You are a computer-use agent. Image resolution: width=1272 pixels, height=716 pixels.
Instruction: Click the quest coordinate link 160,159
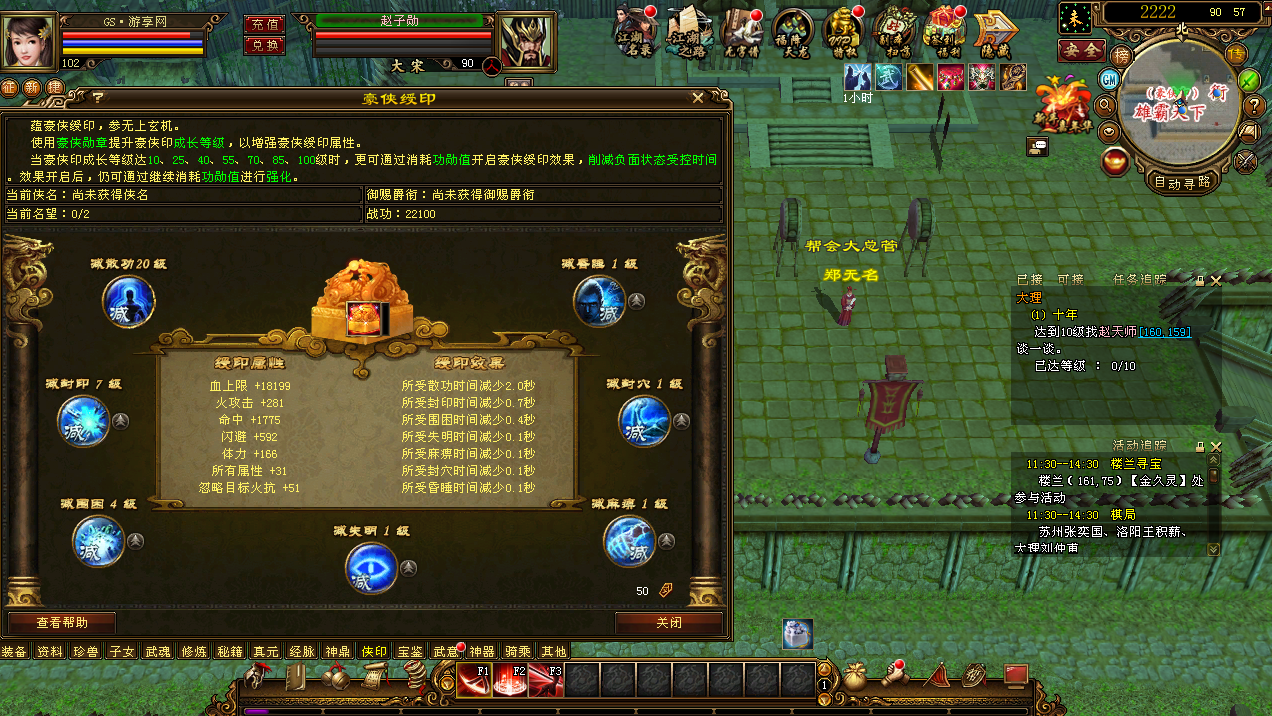point(1164,332)
